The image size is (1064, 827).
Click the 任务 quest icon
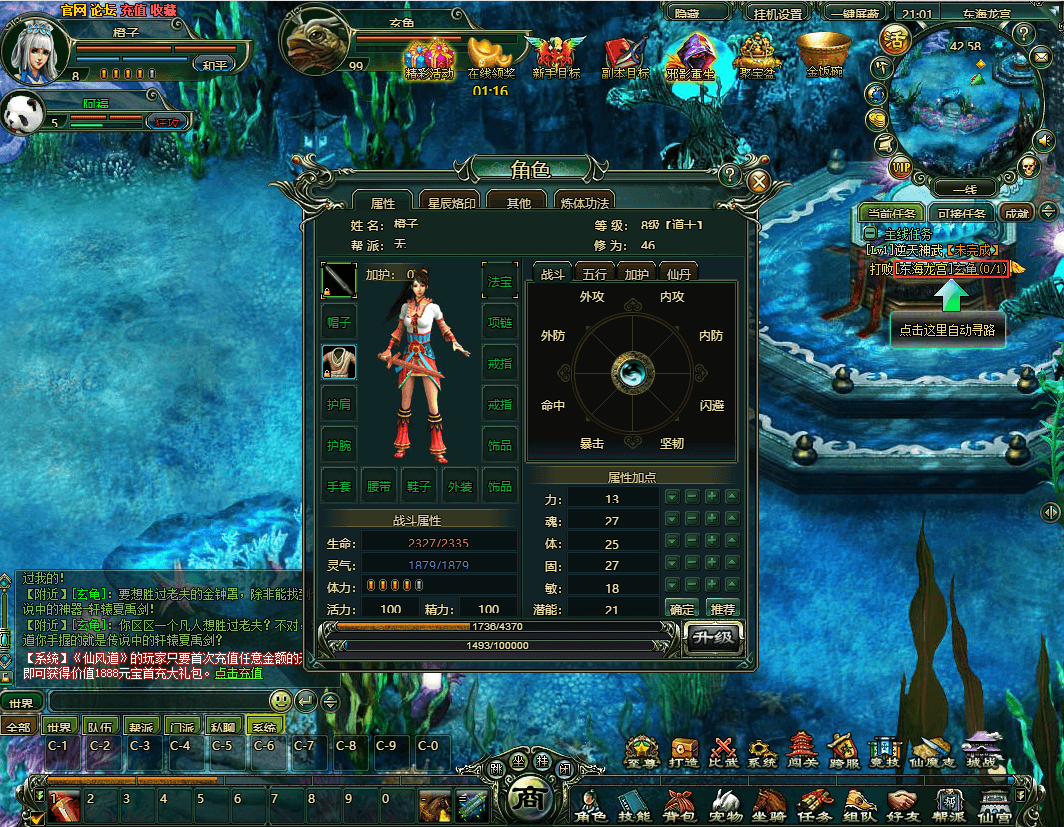(x=815, y=801)
